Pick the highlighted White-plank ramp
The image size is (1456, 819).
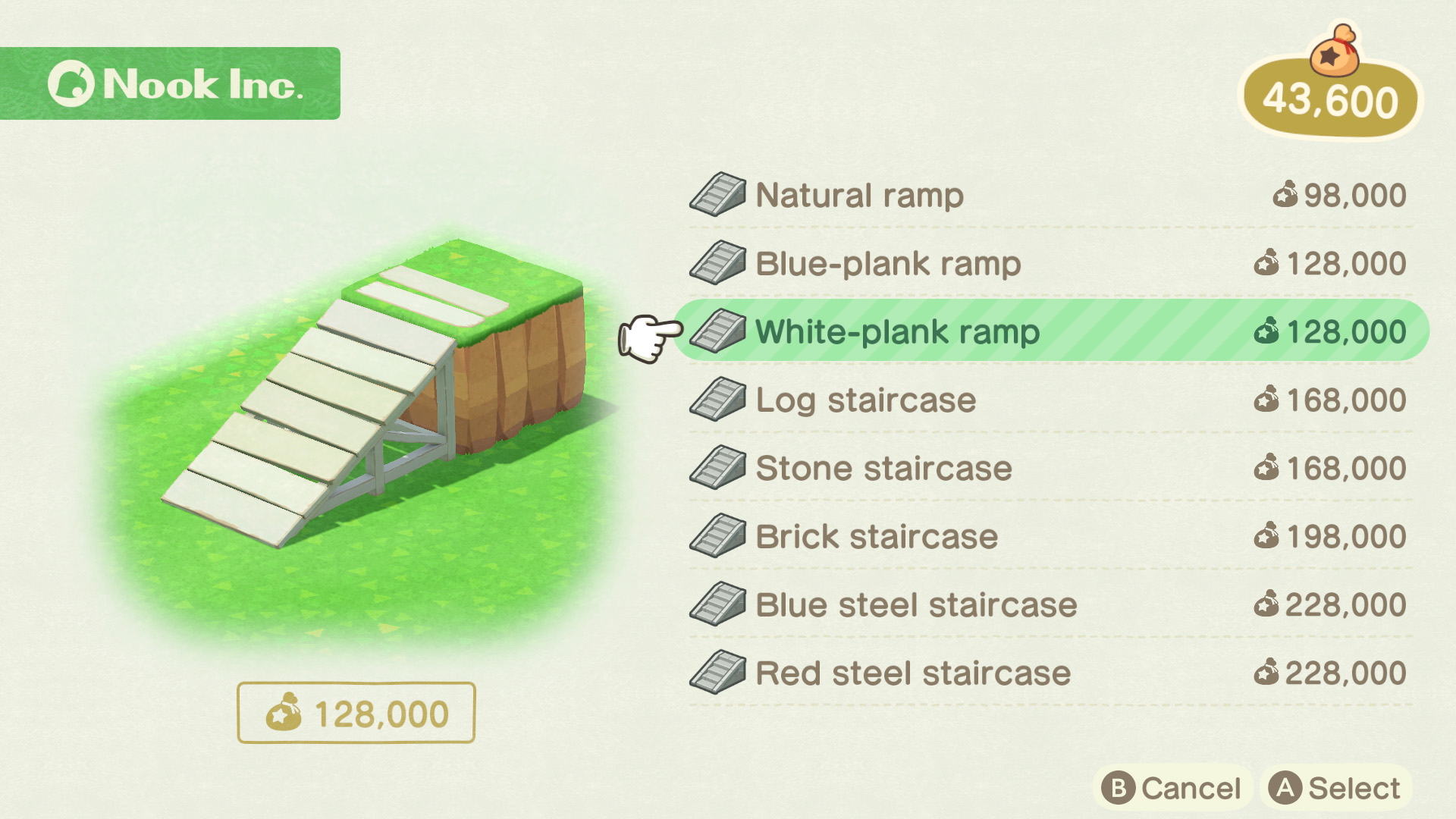click(x=897, y=332)
